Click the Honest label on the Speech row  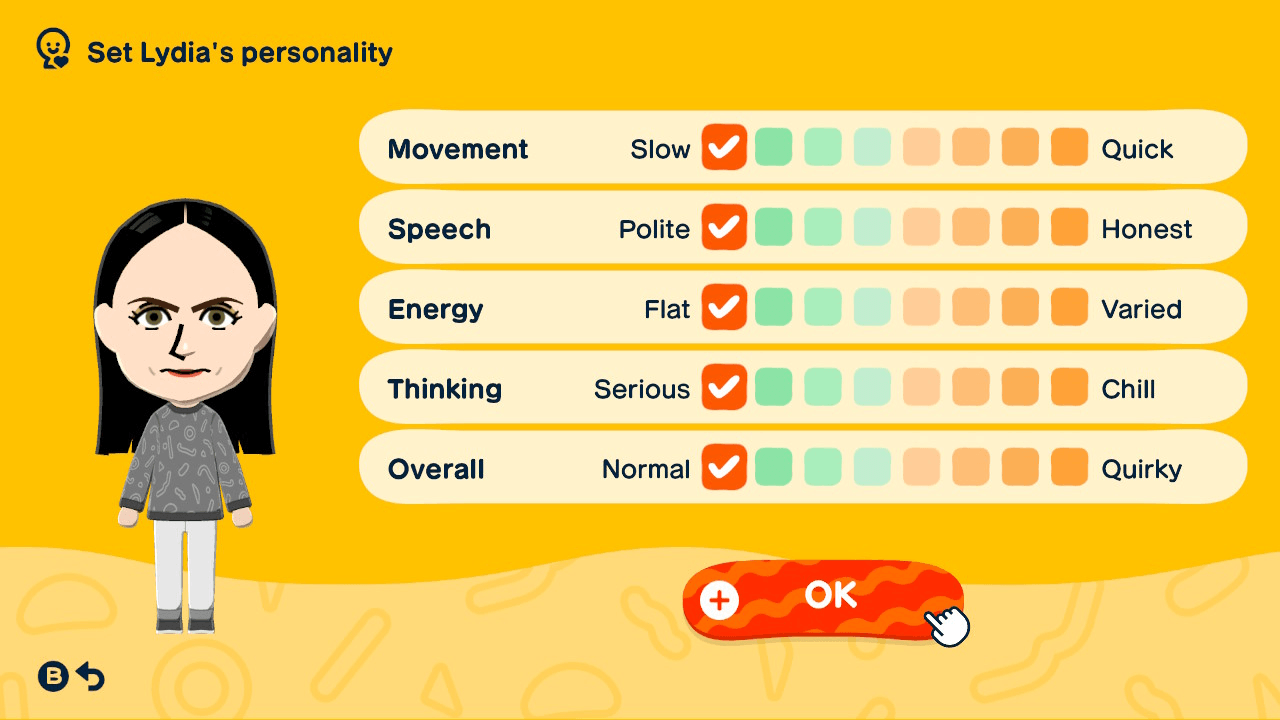pyautogui.click(x=1148, y=228)
